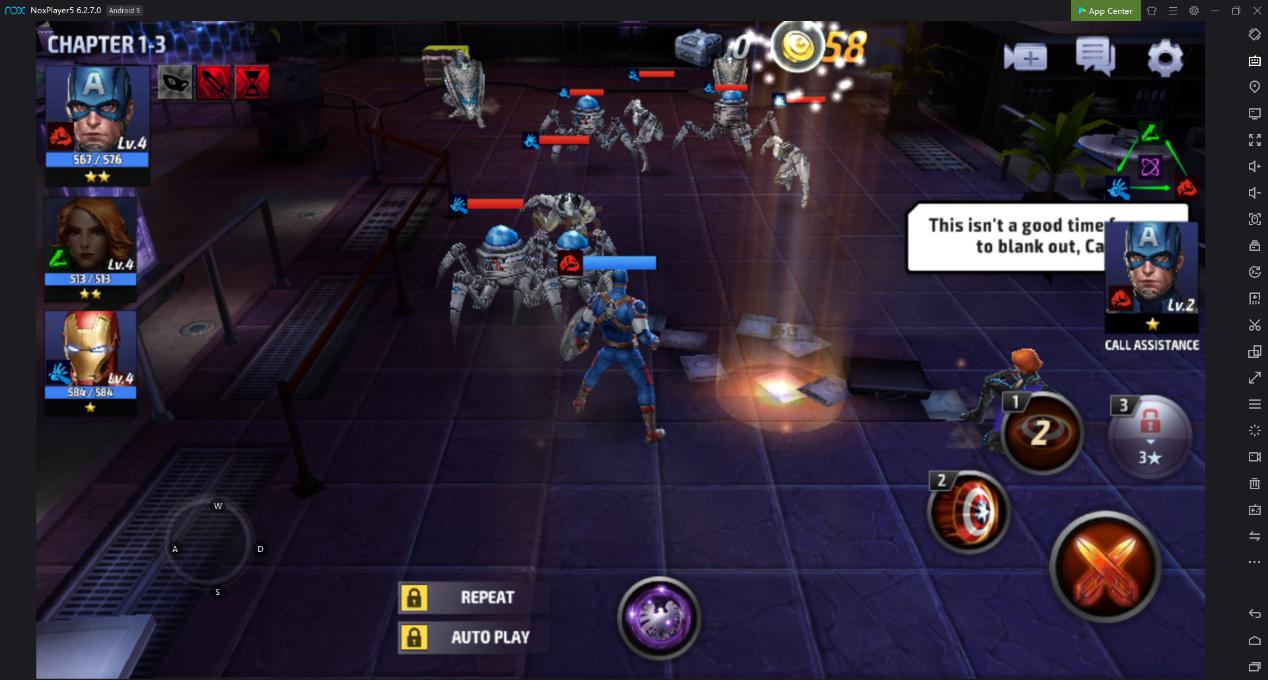Use the crossed-swords basic attack button

point(1105,566)
